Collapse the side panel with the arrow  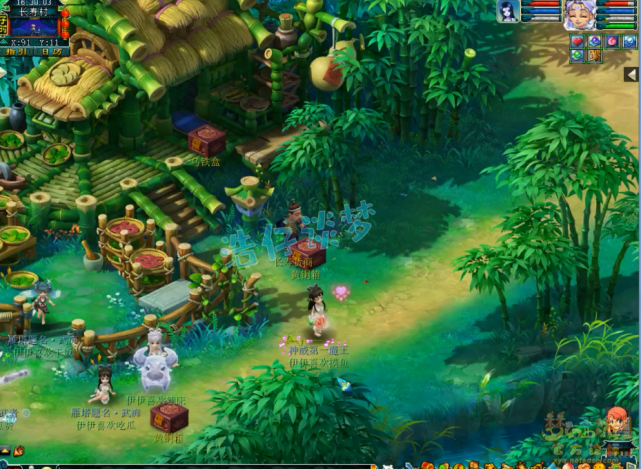pos(631,75)
